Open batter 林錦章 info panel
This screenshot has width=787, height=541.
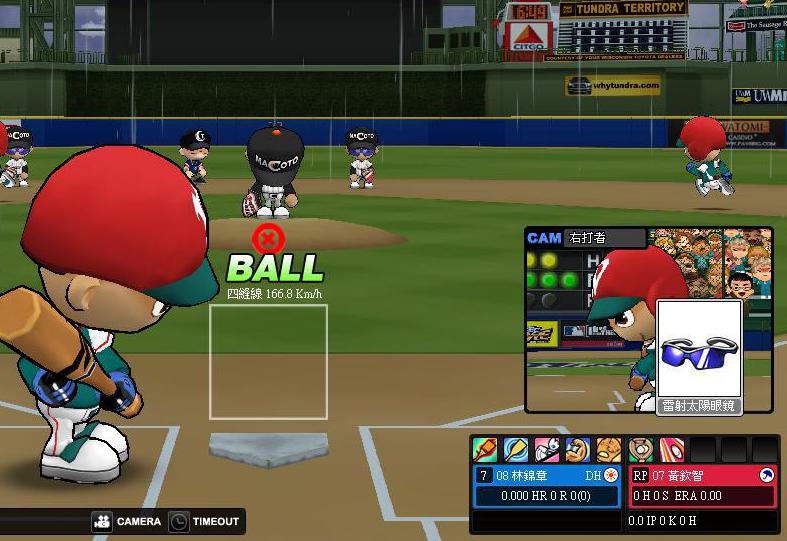pyautogui.click(x=546, y=485)
